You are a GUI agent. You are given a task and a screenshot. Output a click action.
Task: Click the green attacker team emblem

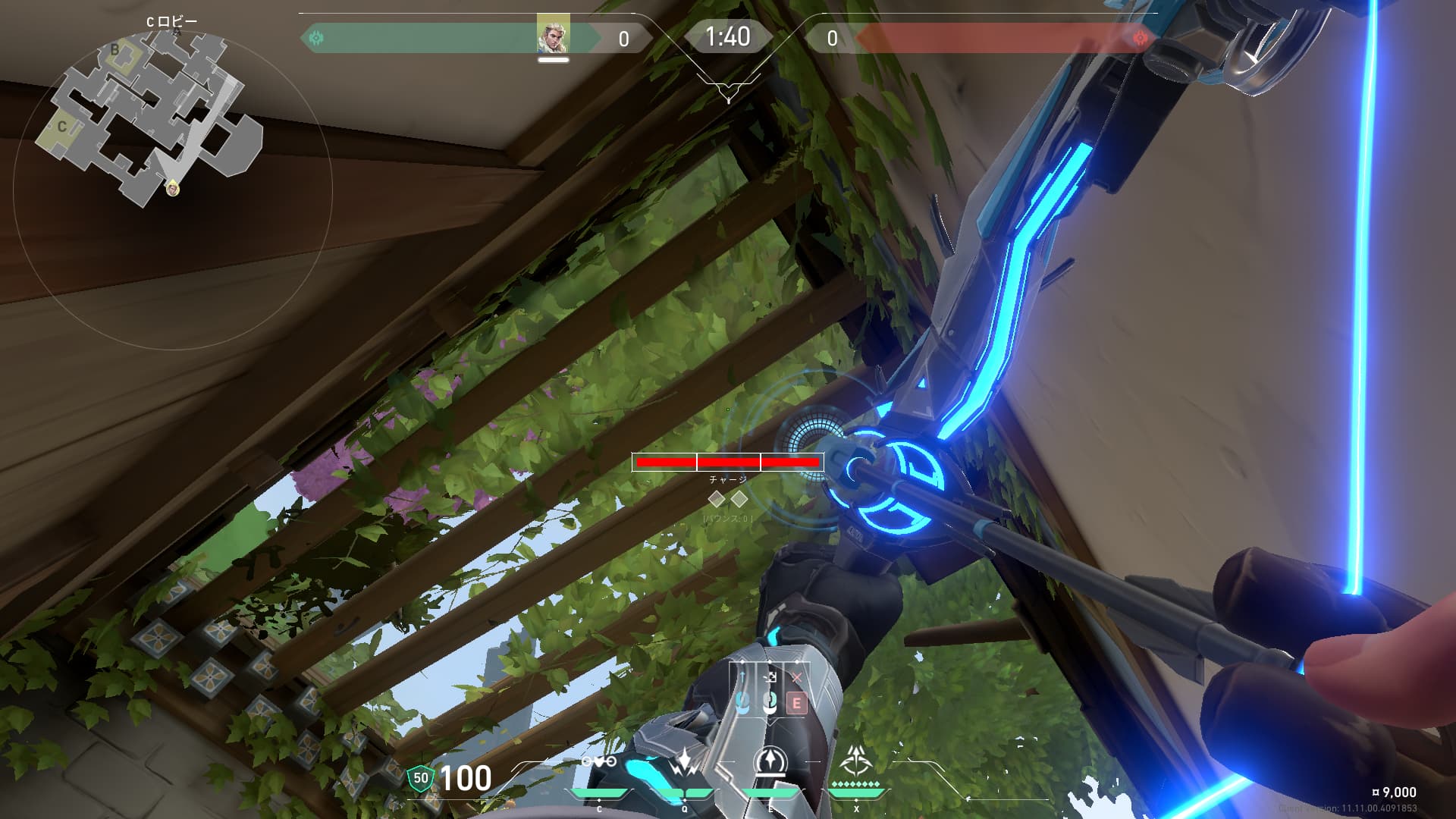[317, 38]
